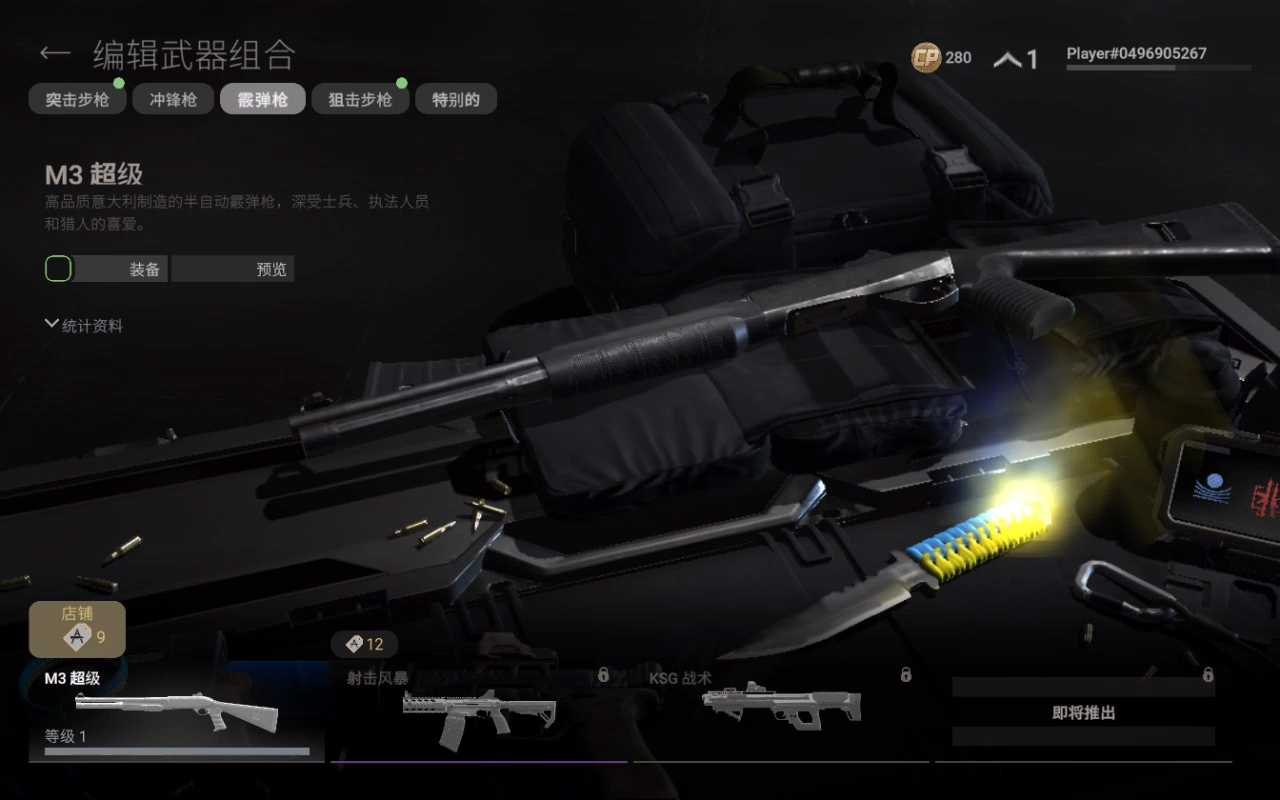
Task: Show the 狙击步枪 category
Action: [x=359, y=99]
